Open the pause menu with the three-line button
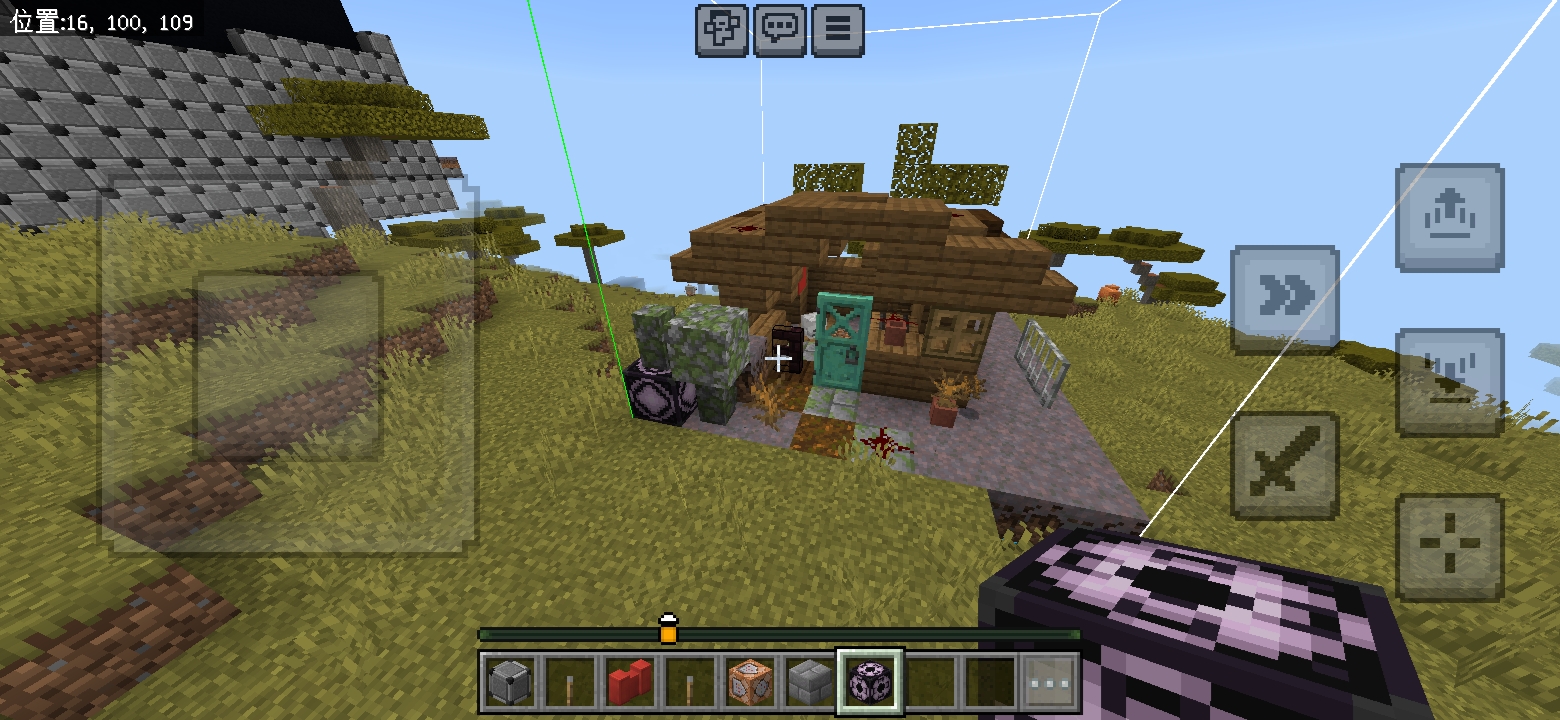 837,30
